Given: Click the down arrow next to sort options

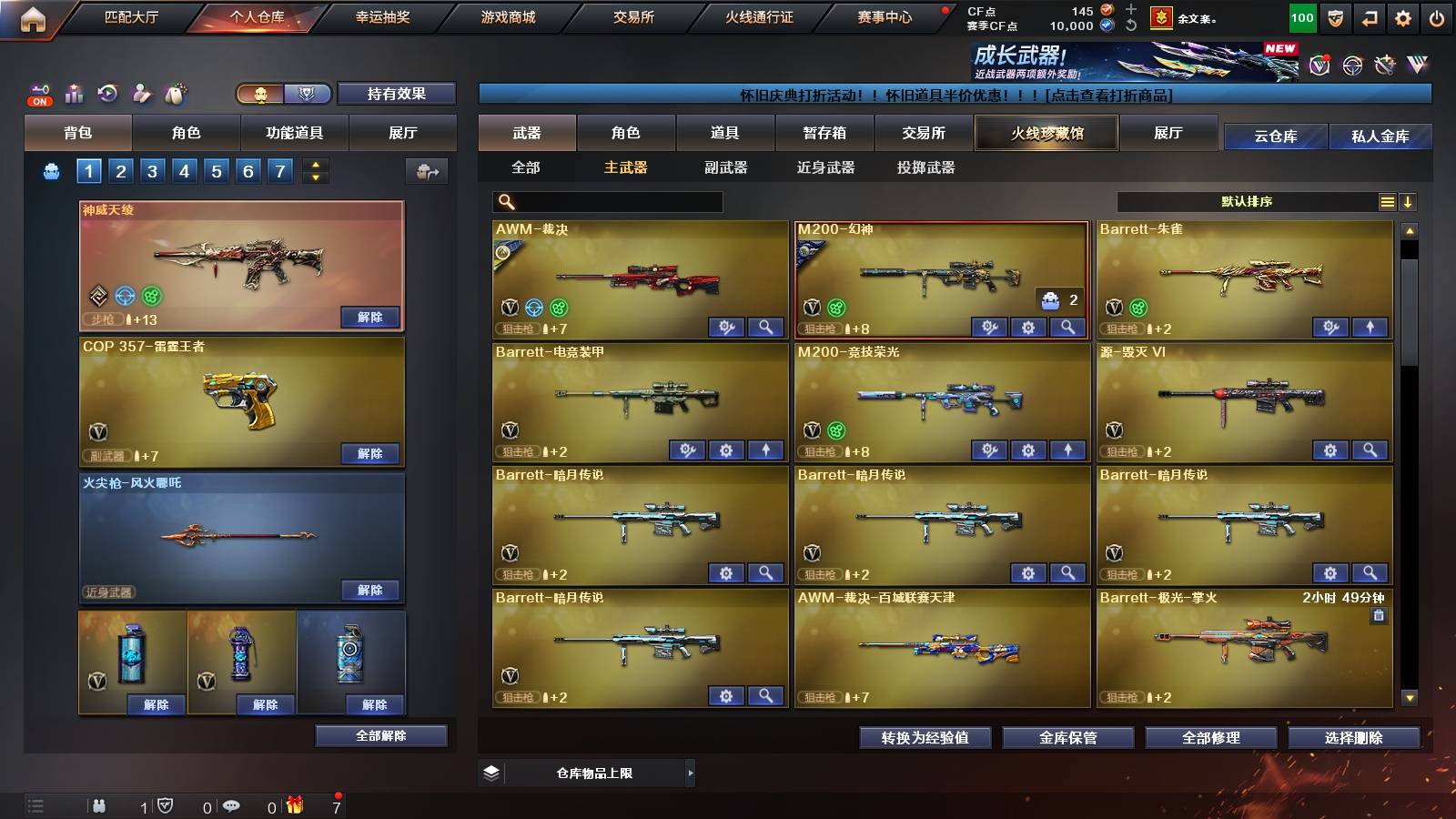Looking at the screenshot, I should 1408,202.
